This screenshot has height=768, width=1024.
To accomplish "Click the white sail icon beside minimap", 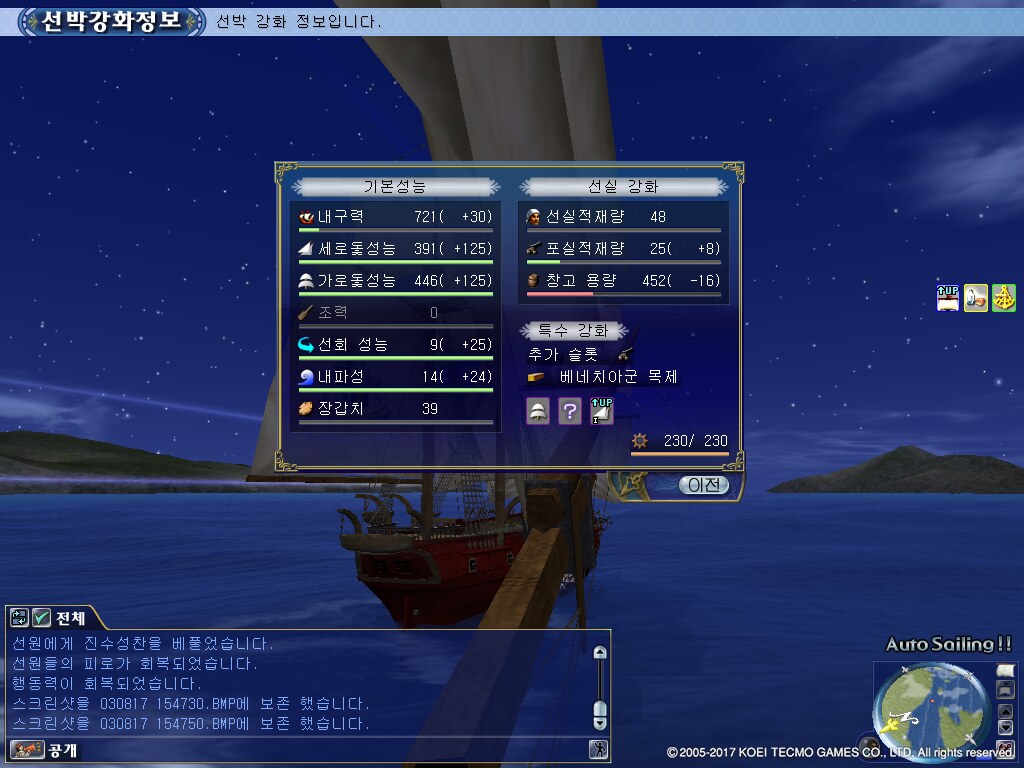I will pos(1005,670).
